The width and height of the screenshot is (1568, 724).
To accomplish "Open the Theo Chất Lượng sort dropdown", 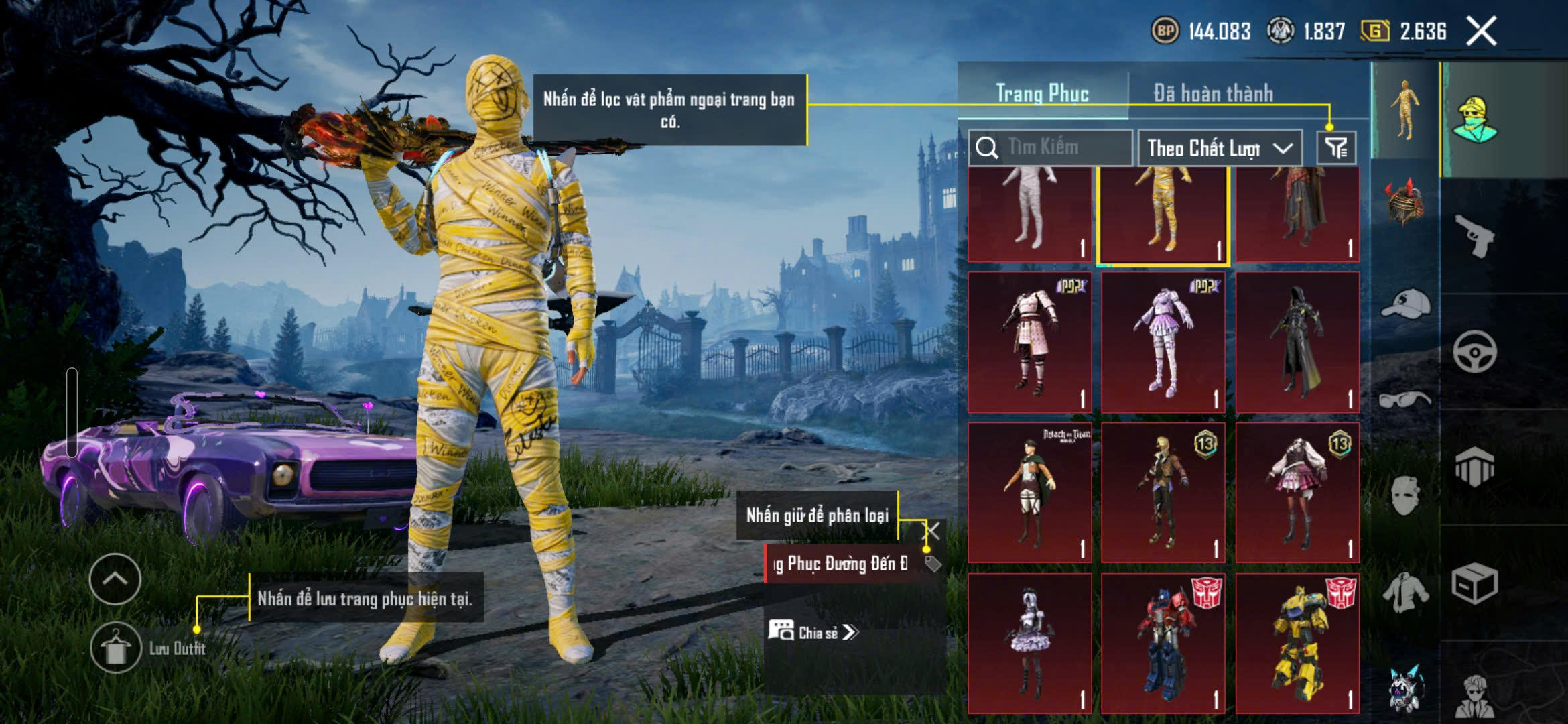I will [1220, 148].
